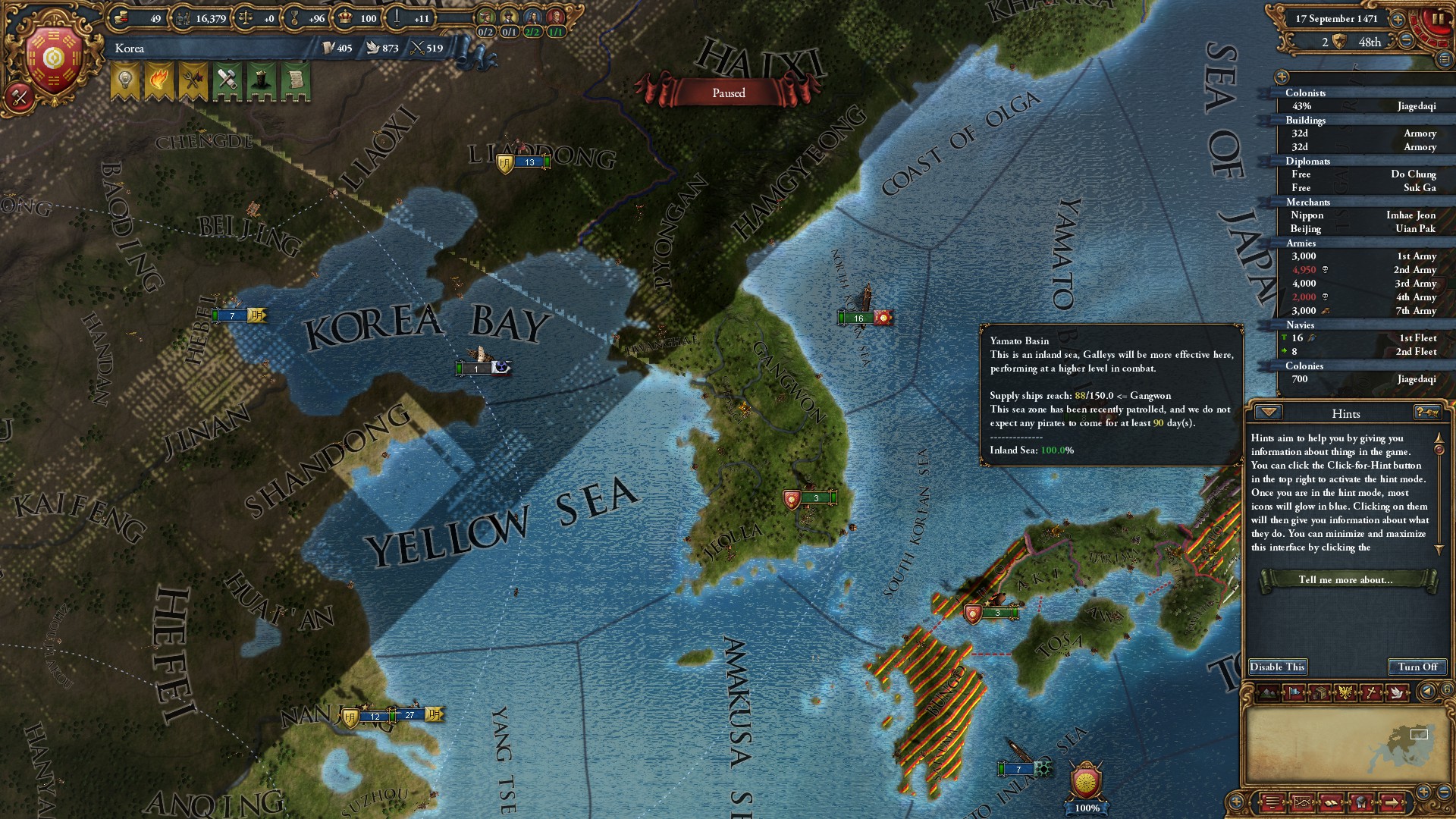Toggle the red pause button
This screenshot has width=1456, height=819.
coord(1438,19)
